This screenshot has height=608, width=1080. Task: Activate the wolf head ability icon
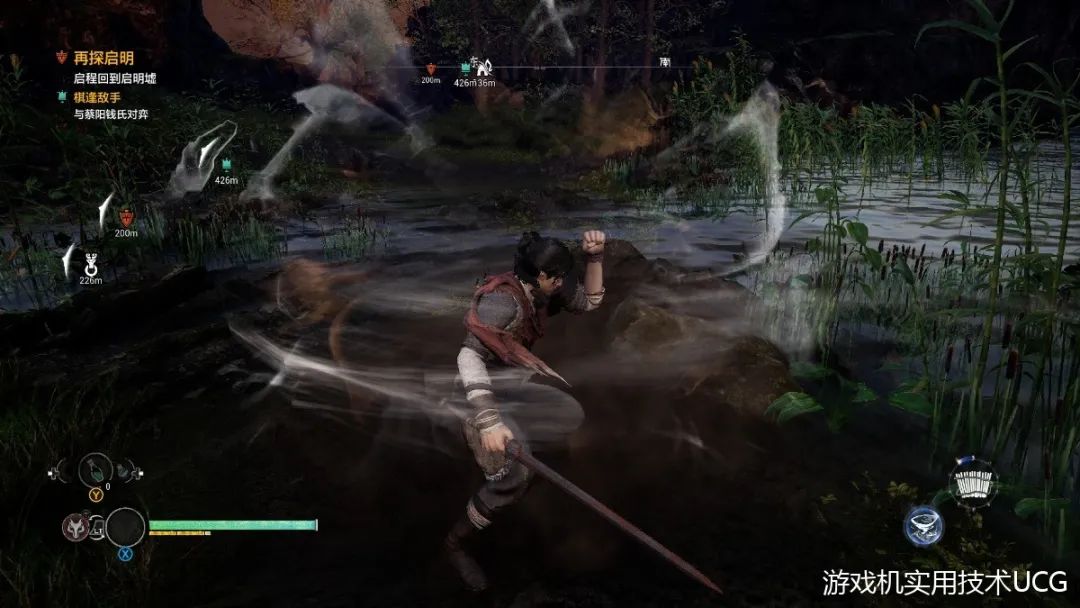[75, 525]
